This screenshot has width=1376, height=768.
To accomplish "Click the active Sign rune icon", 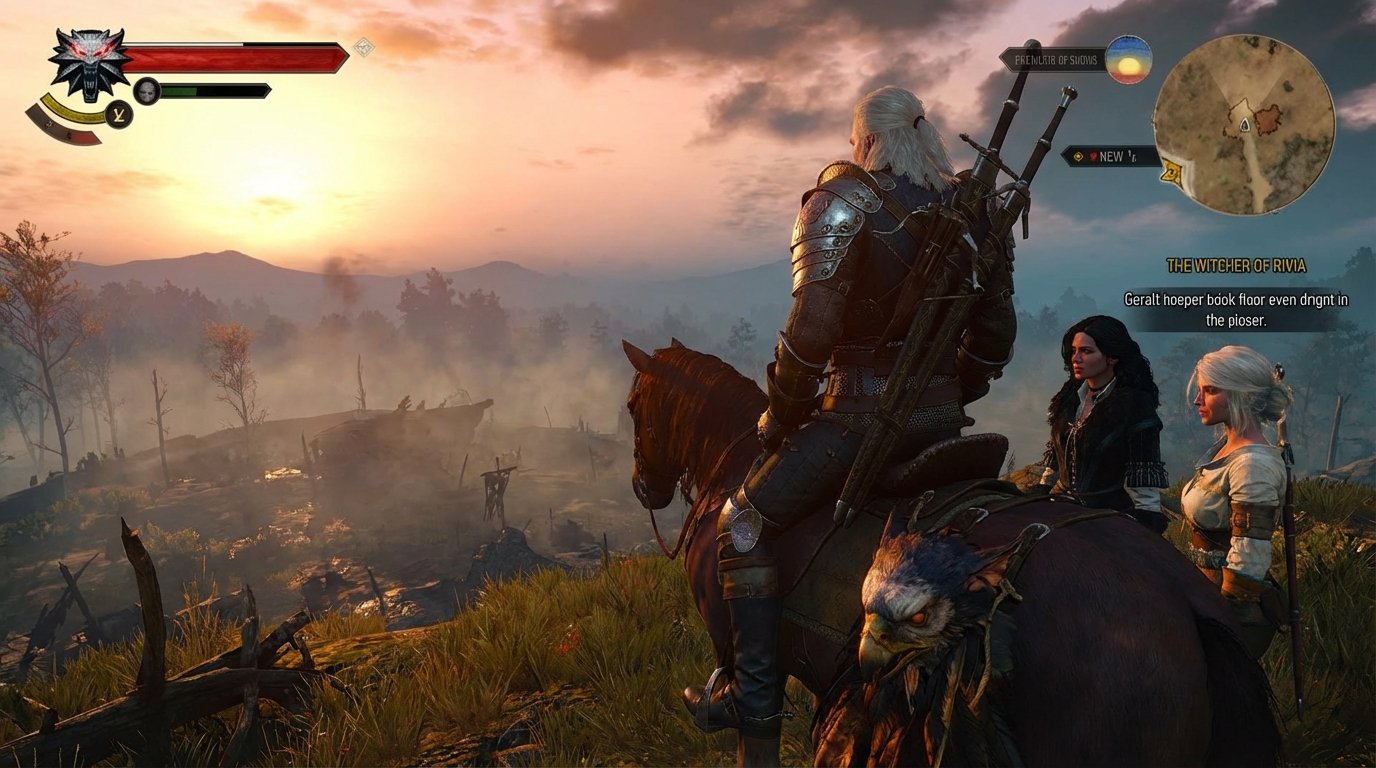I will click(x=118, y=115).
